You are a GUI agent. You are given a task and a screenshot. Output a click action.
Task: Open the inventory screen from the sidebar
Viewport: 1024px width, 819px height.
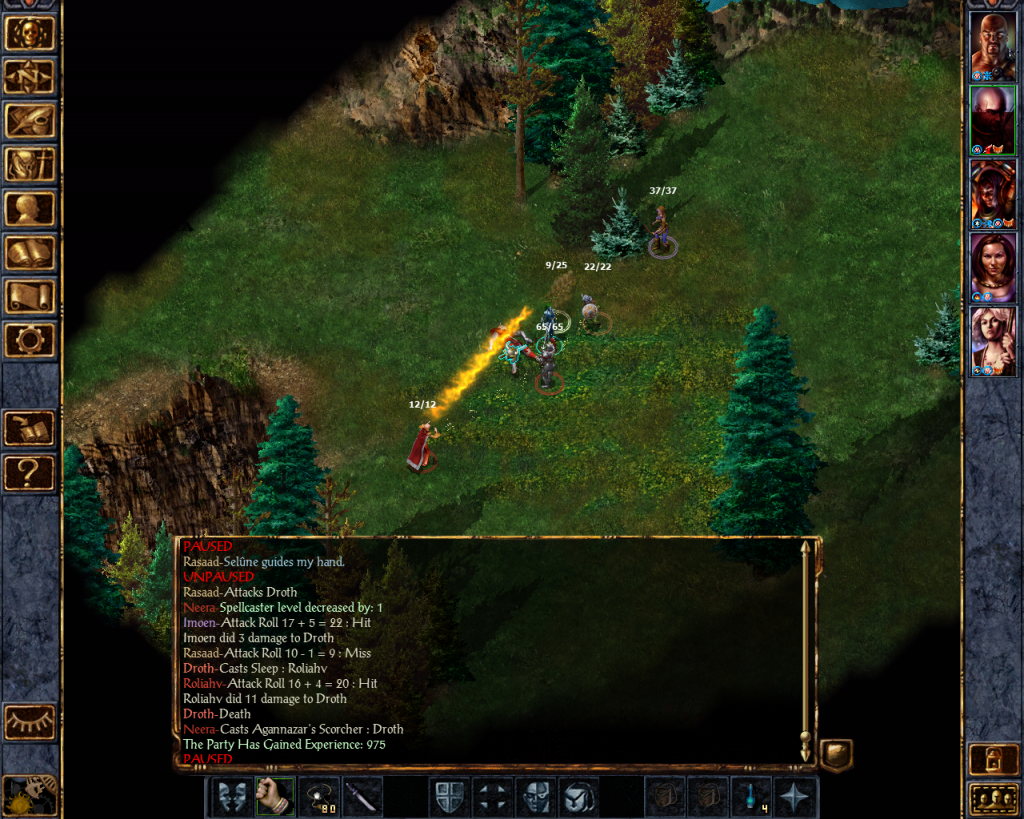(30, 165)
